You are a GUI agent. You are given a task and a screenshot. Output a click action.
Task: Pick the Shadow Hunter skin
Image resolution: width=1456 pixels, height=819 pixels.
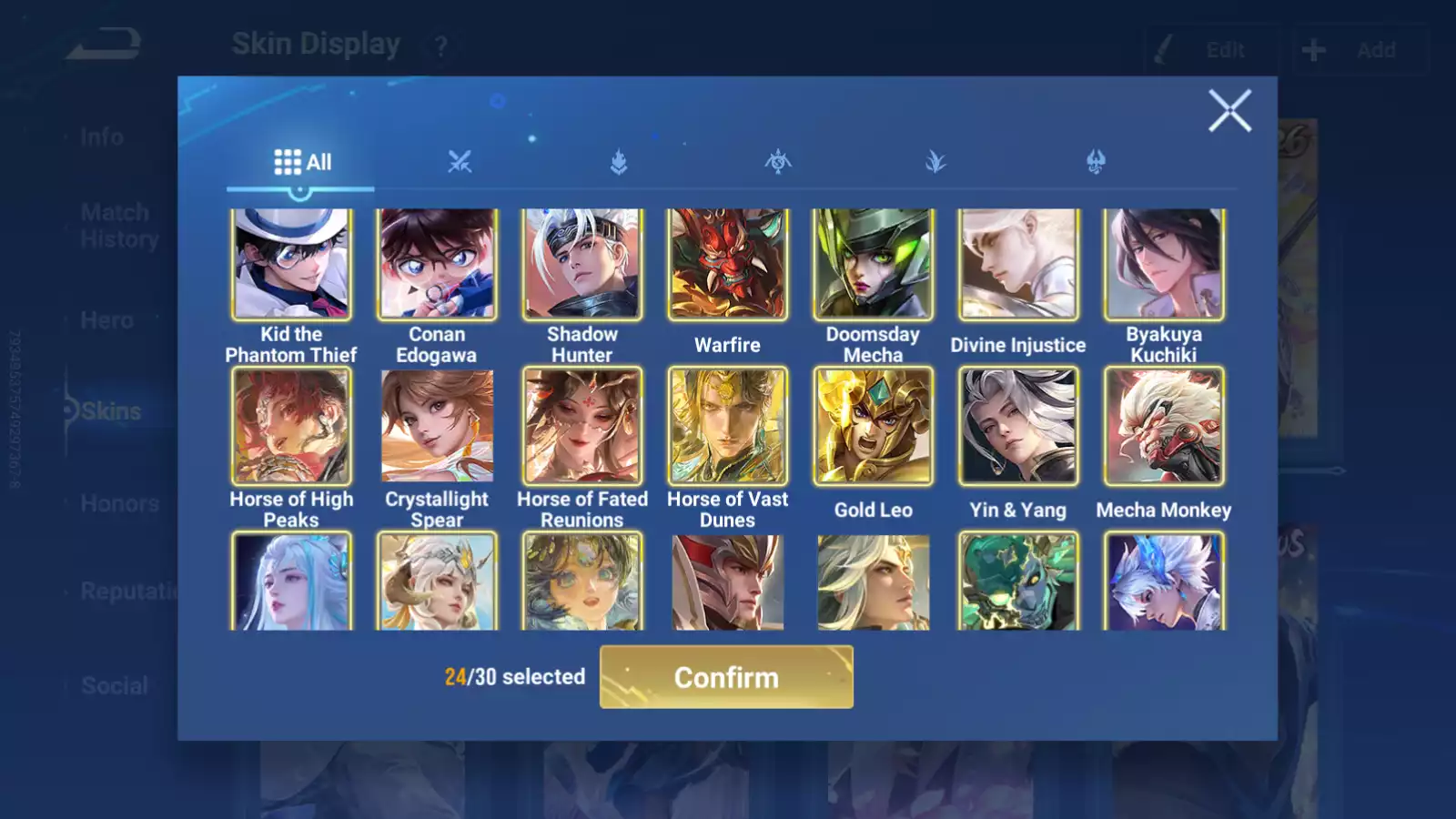click(582, 264)
